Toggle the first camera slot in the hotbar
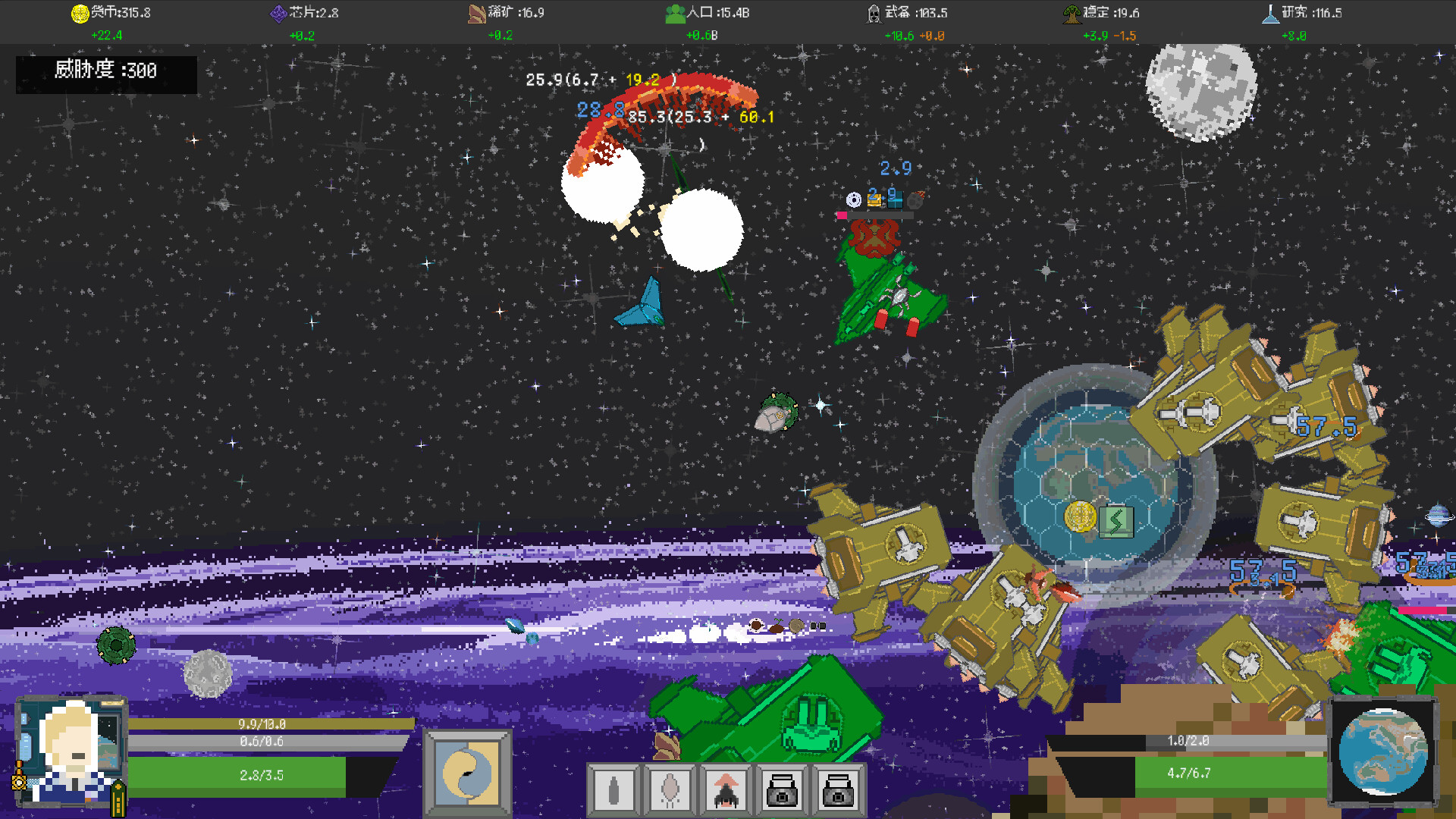Screen dimensions: 1456x819 783,790
